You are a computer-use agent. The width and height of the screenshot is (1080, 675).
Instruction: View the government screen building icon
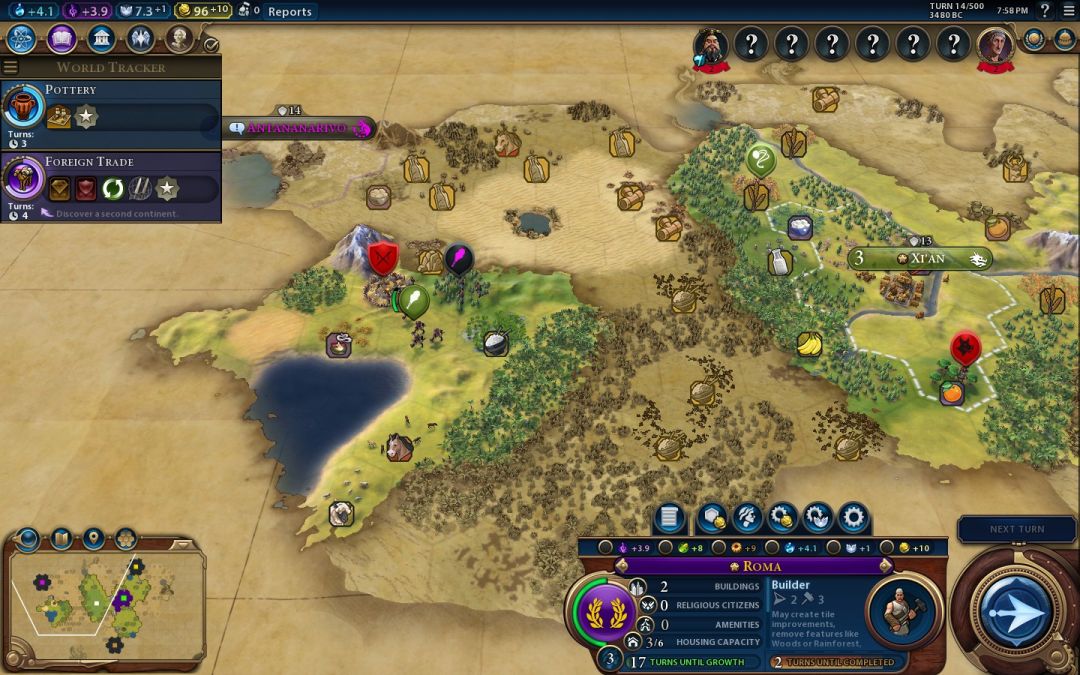[100, 39]
